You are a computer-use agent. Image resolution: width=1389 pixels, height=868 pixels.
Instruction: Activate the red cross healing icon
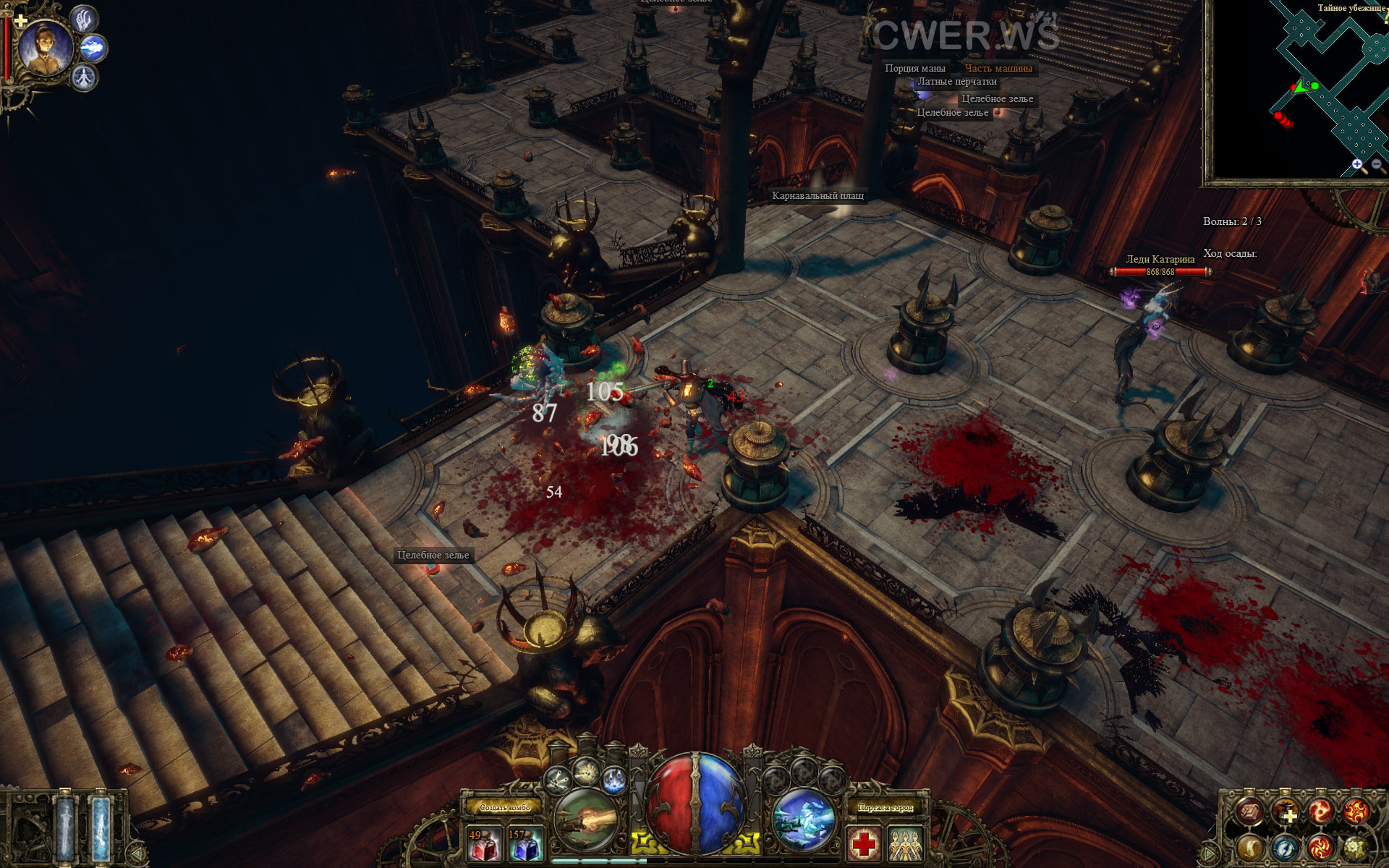[x=864, y=844]
